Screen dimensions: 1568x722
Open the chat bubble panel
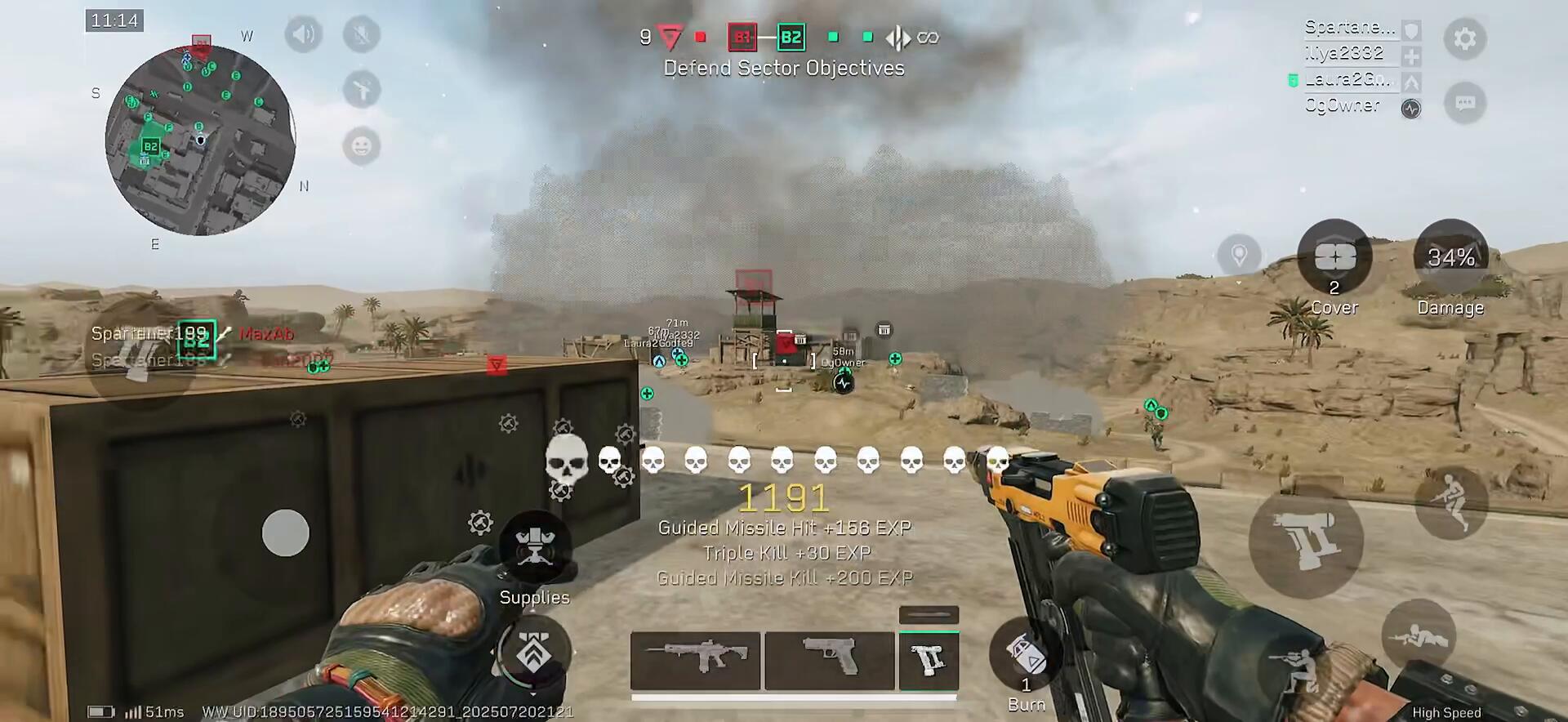[x=1464, y=103]
